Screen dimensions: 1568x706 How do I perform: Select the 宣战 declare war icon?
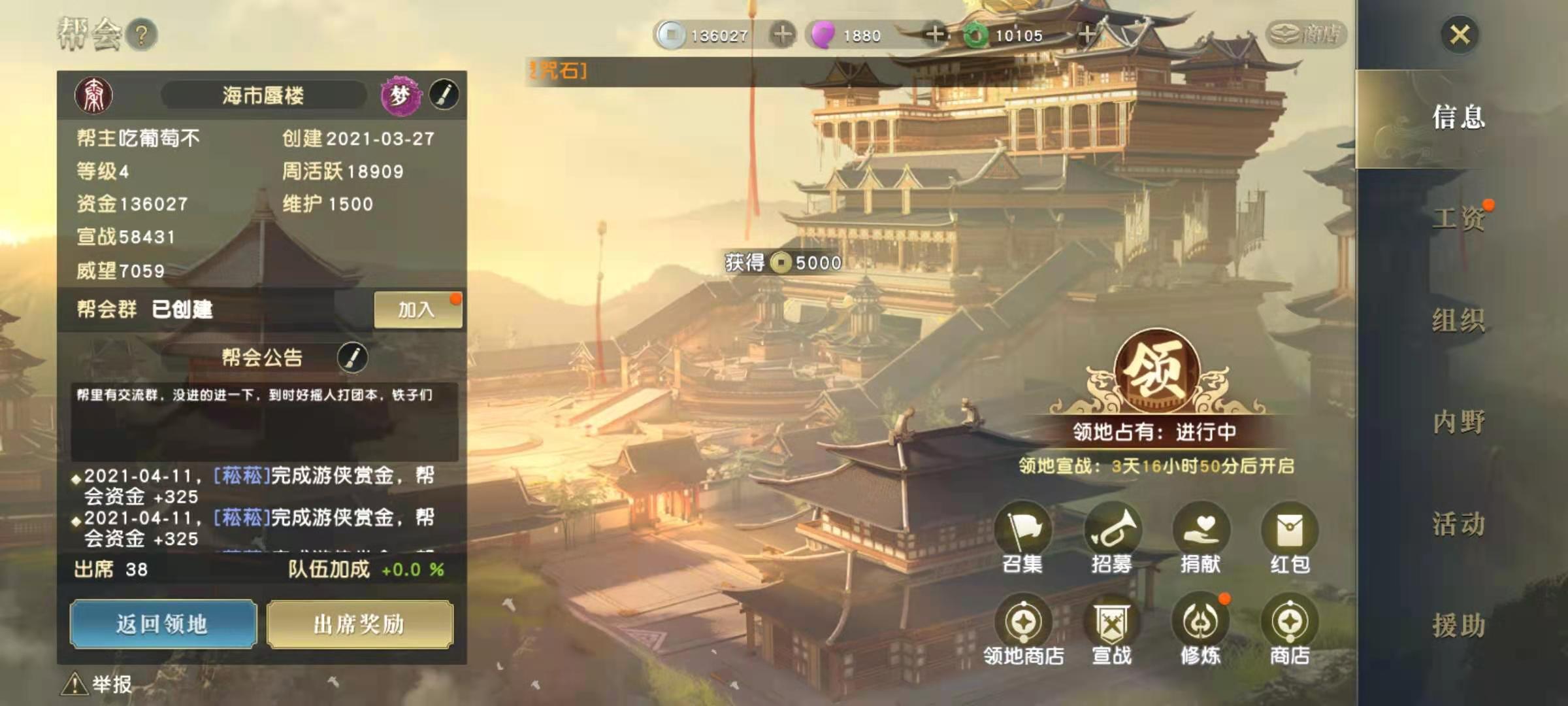(x=1112, y=622)
